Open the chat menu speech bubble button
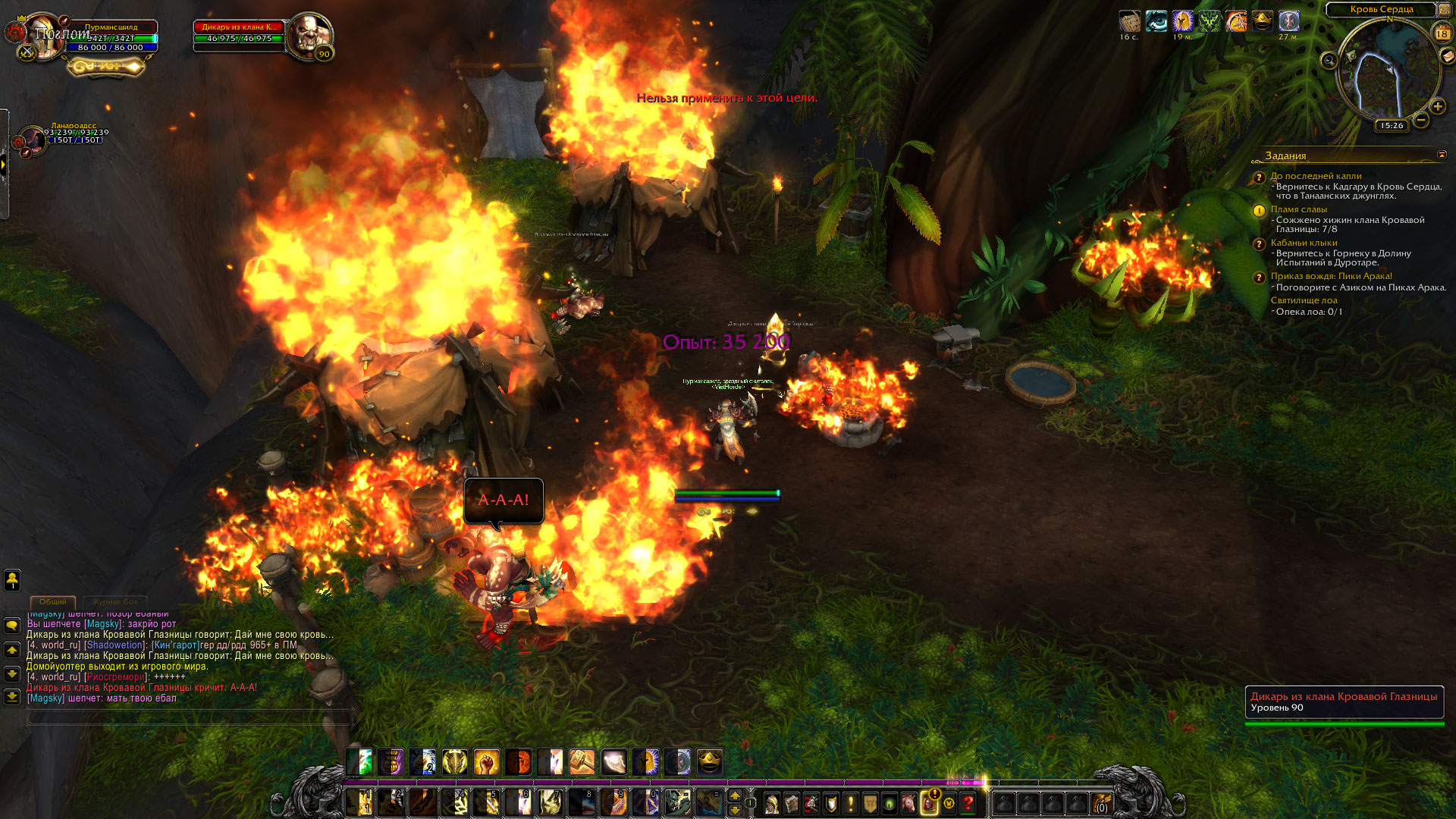The height and width of the screenshot is (819, 1456). [x=12, y=626]
